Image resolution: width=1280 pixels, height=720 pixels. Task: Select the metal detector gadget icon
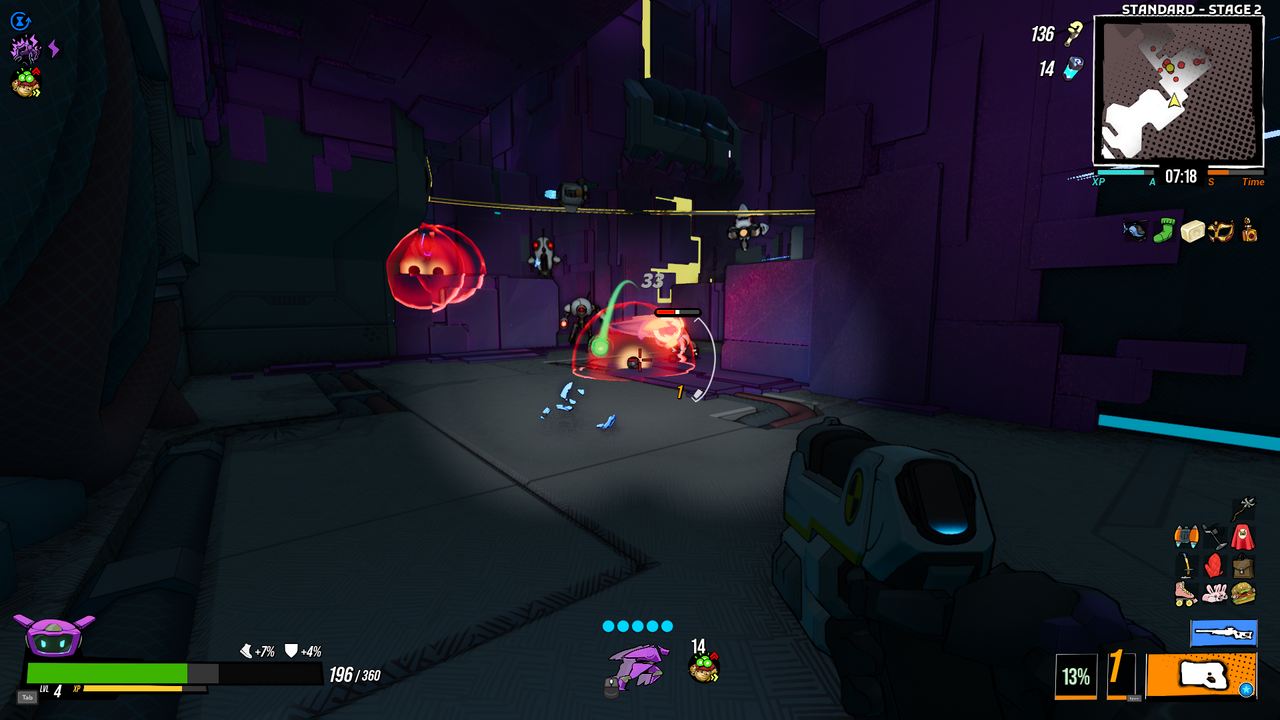tap(1213, 534)
